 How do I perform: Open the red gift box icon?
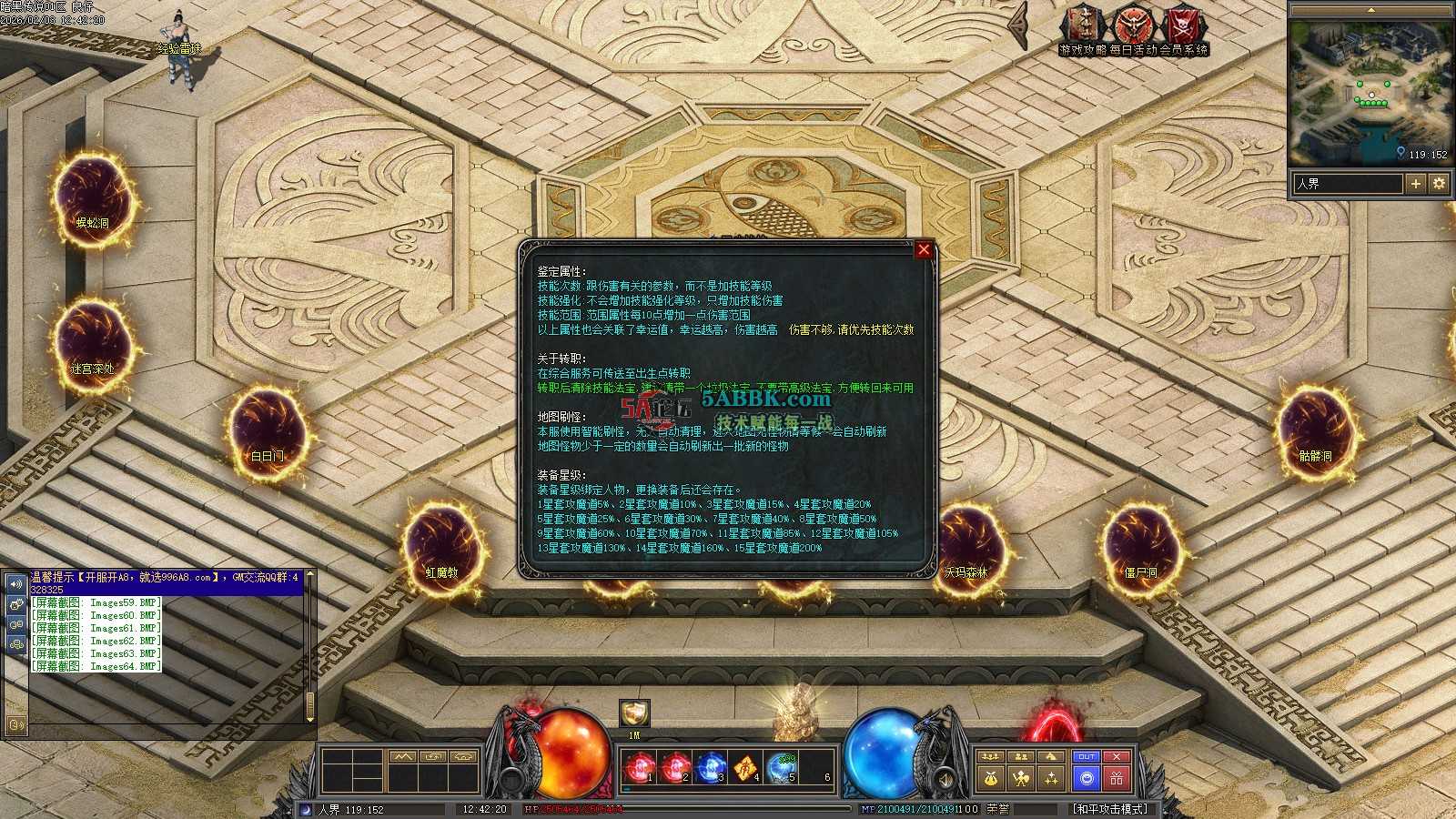(x=1117, y=779)
